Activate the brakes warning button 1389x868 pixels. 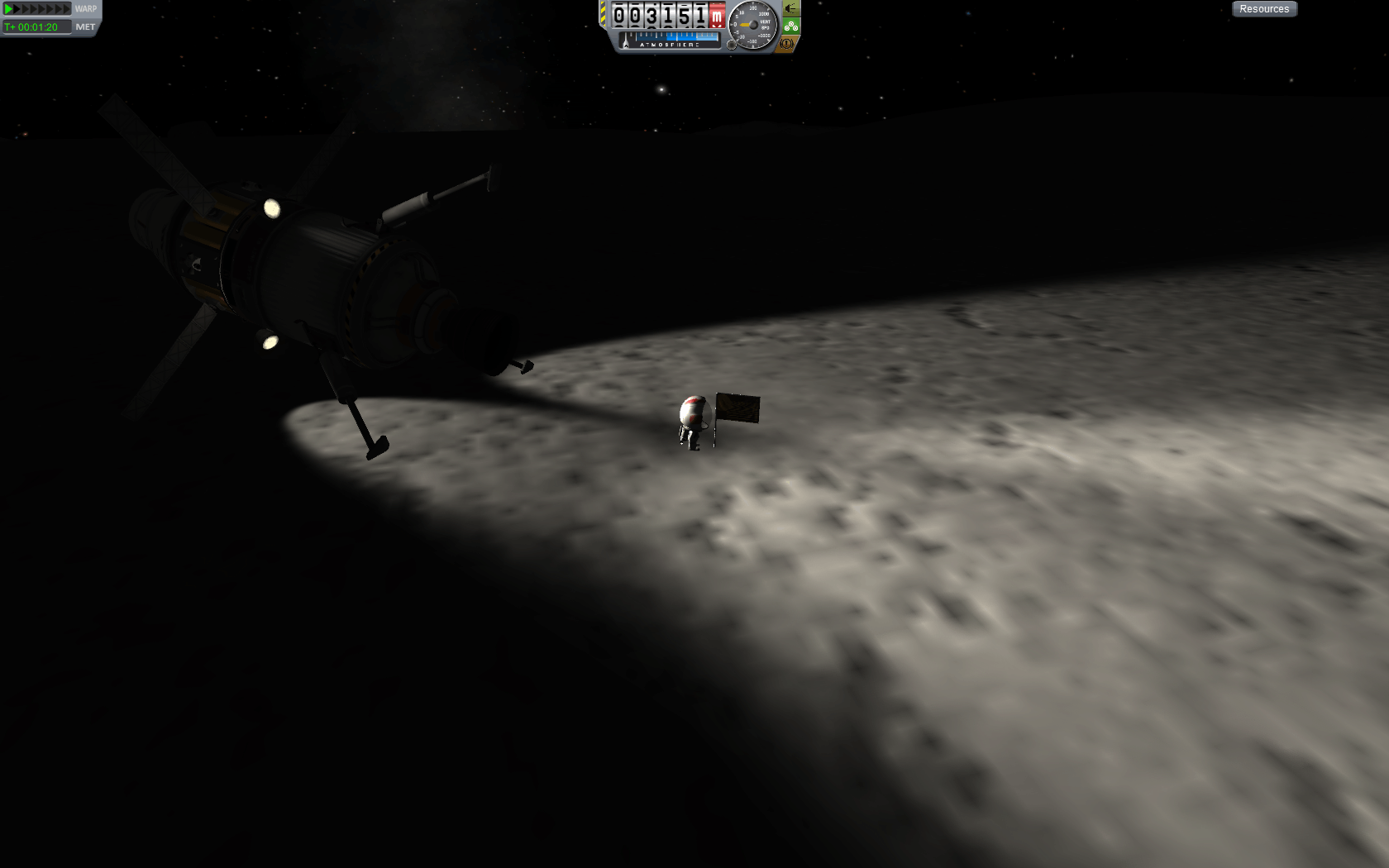[x=788, y=43]
